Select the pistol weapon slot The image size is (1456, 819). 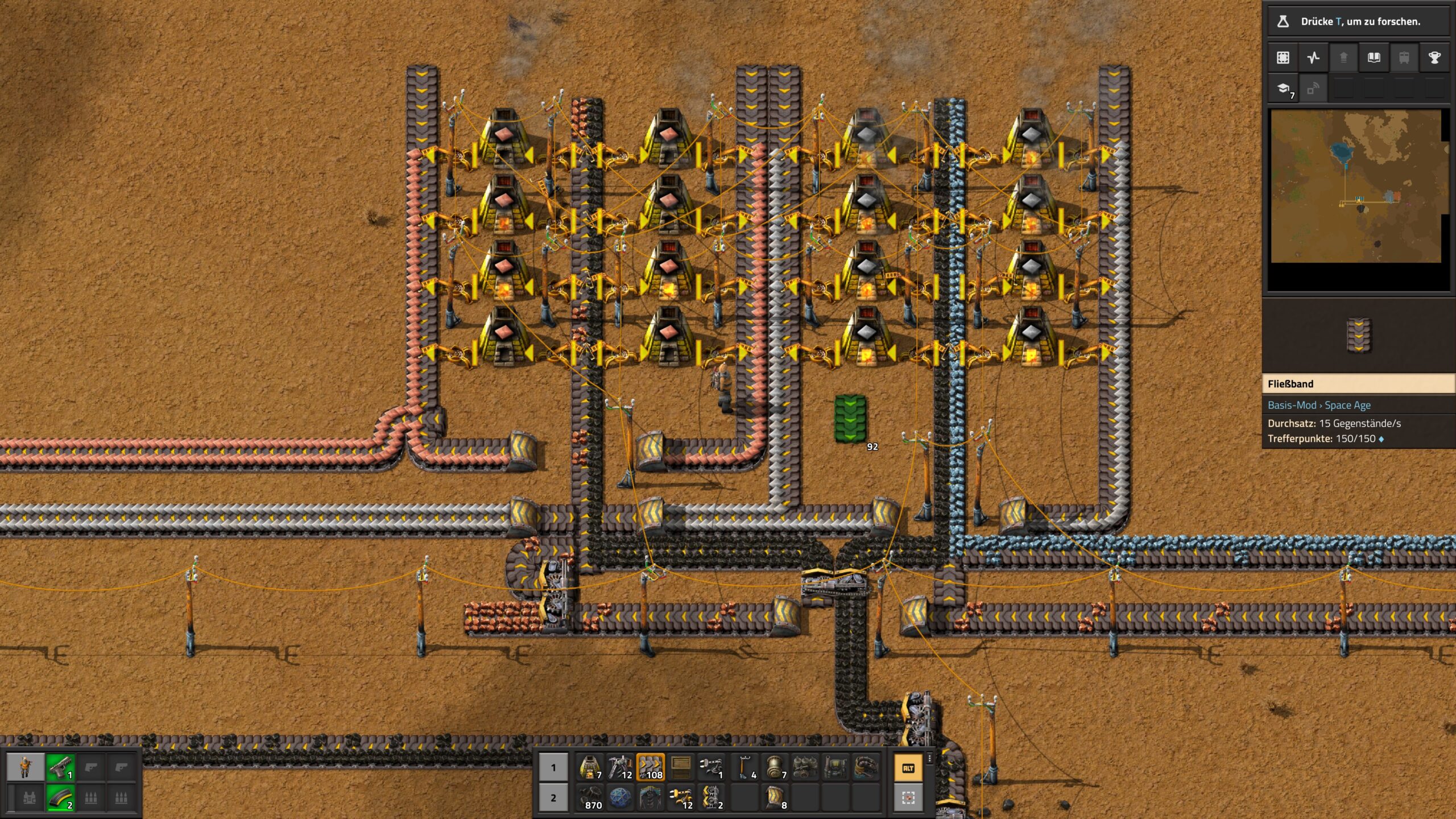pos(60,767)
